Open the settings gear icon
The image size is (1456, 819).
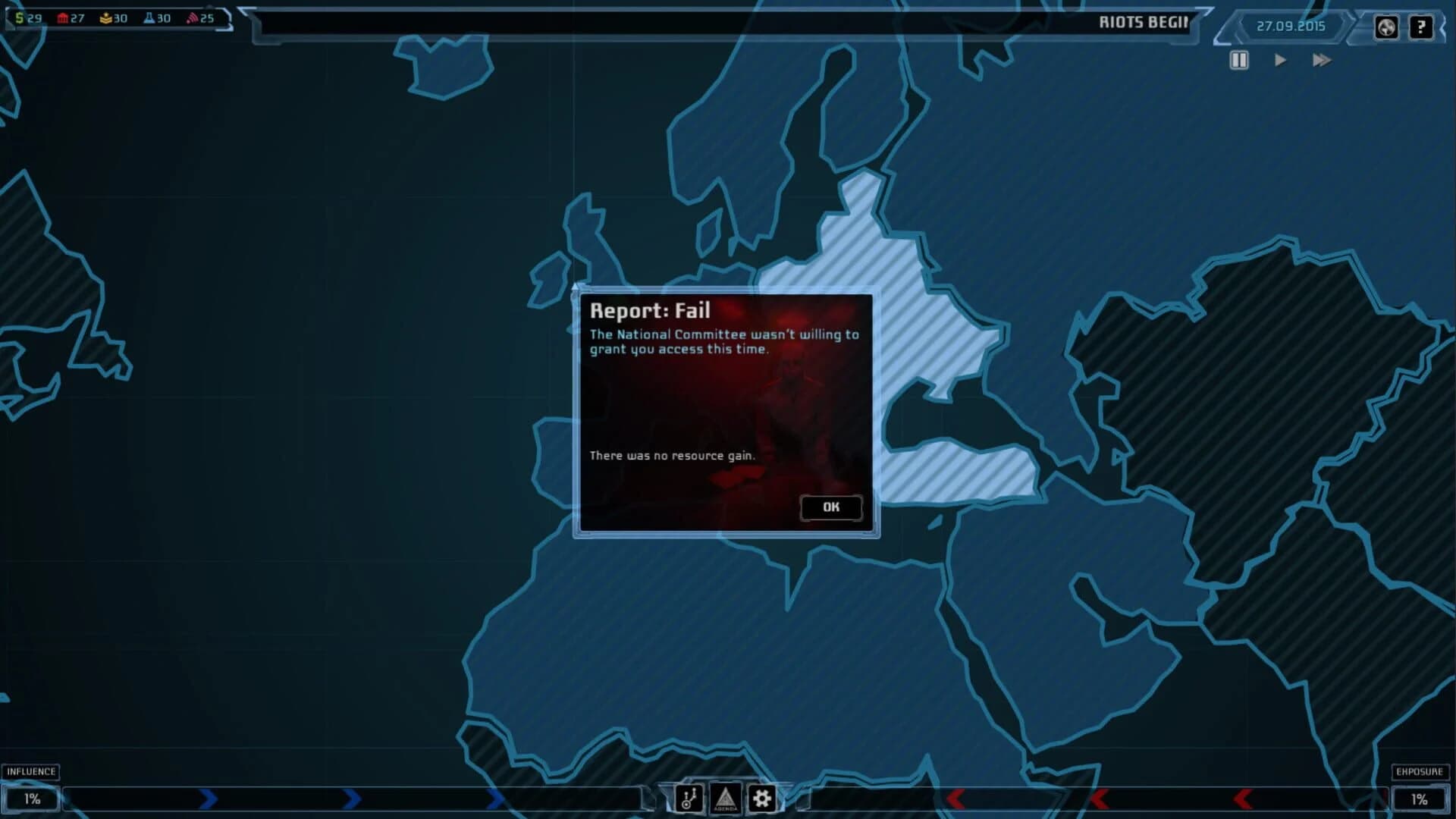point(762,798)
